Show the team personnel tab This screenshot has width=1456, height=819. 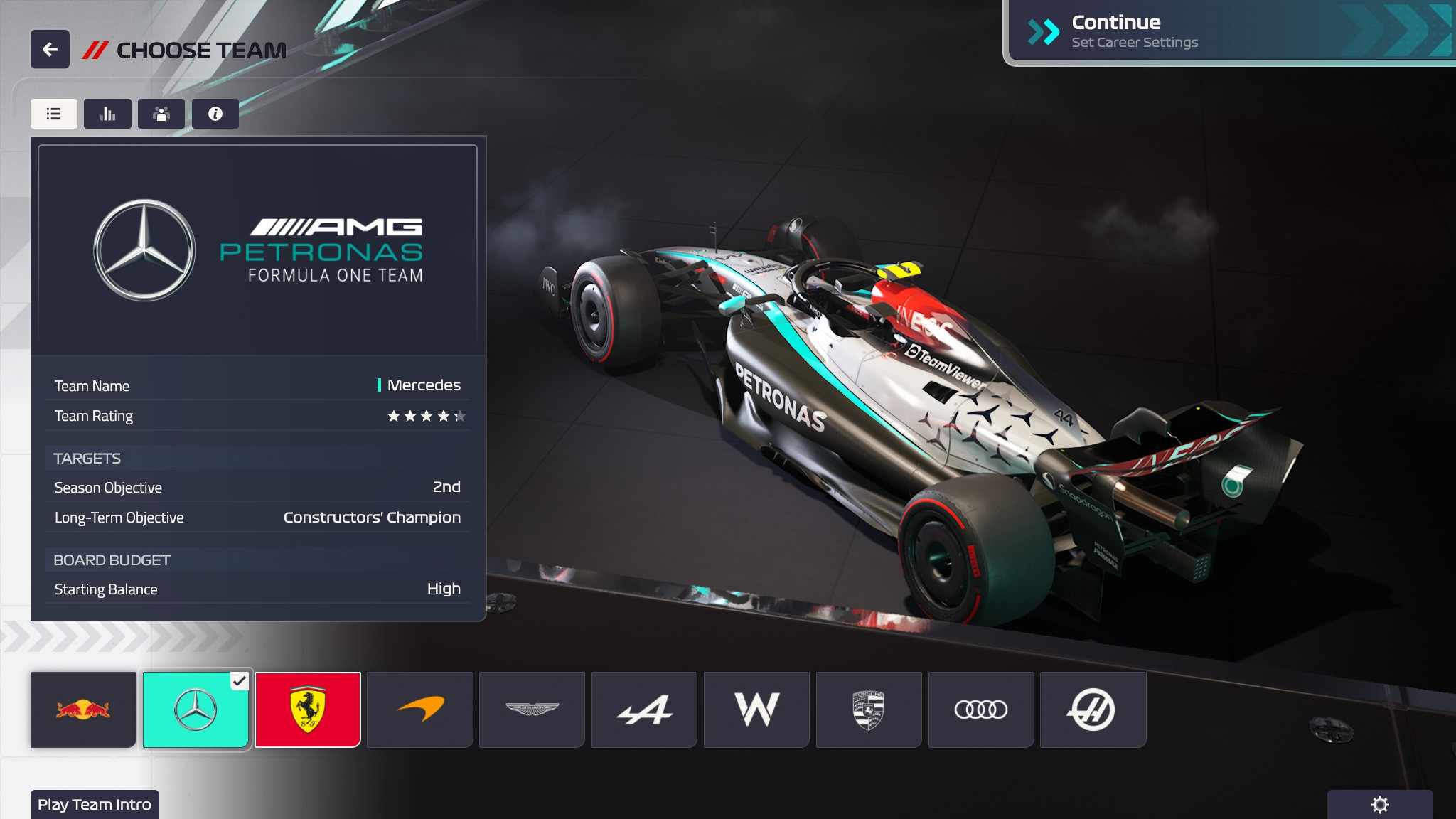coord(161,114)
